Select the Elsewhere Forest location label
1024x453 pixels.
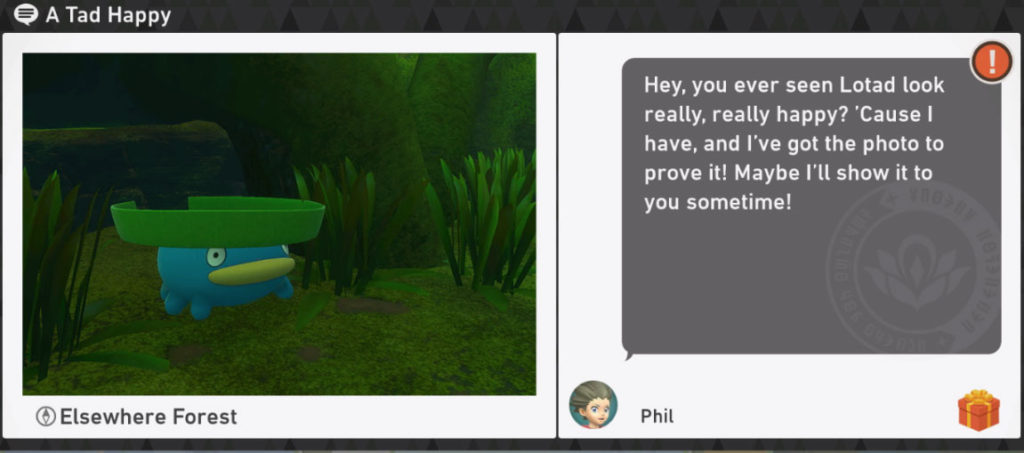[148, 416]
